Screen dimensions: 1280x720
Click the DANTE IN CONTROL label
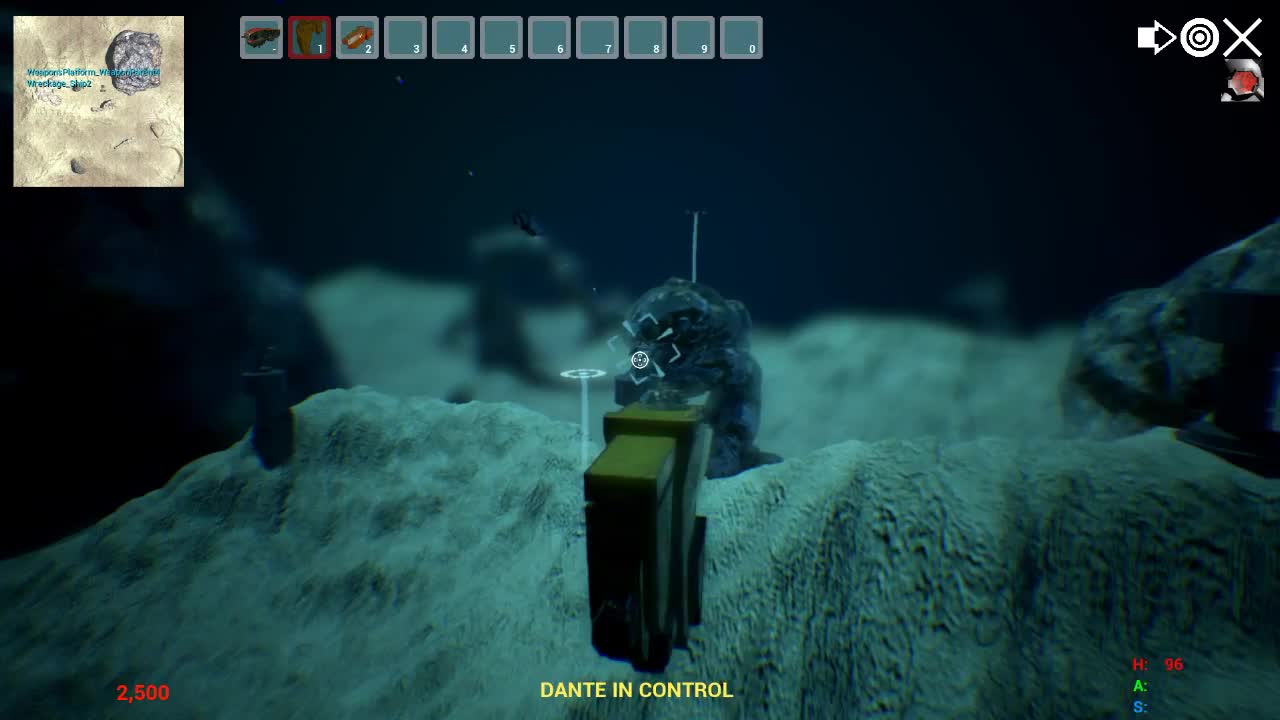click(x=636, y=689)
